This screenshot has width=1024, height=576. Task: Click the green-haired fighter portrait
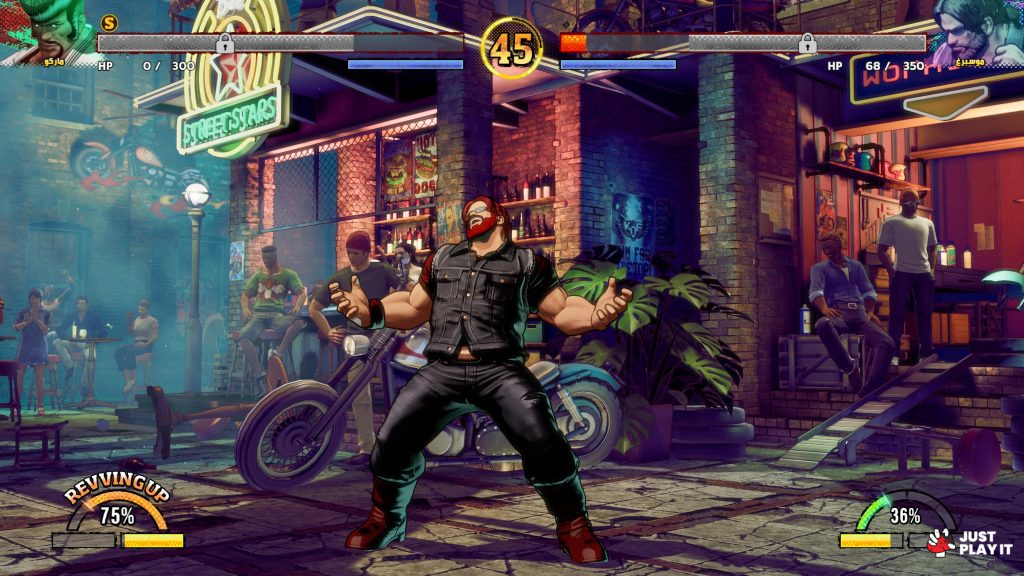pyautogui.click(x=45, y=30)
